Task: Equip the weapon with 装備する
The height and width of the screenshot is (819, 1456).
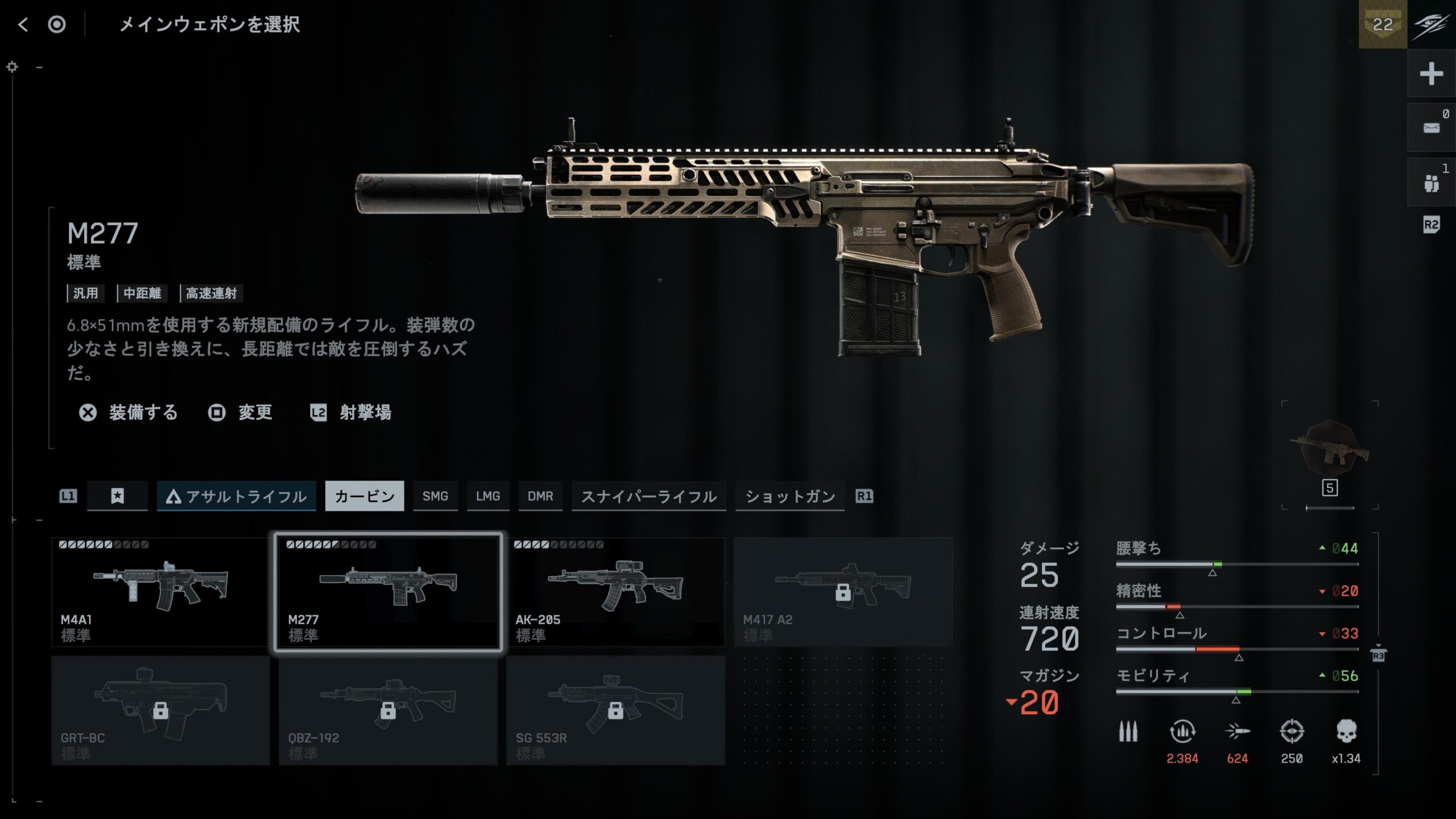Action: [x=129, y=412]
